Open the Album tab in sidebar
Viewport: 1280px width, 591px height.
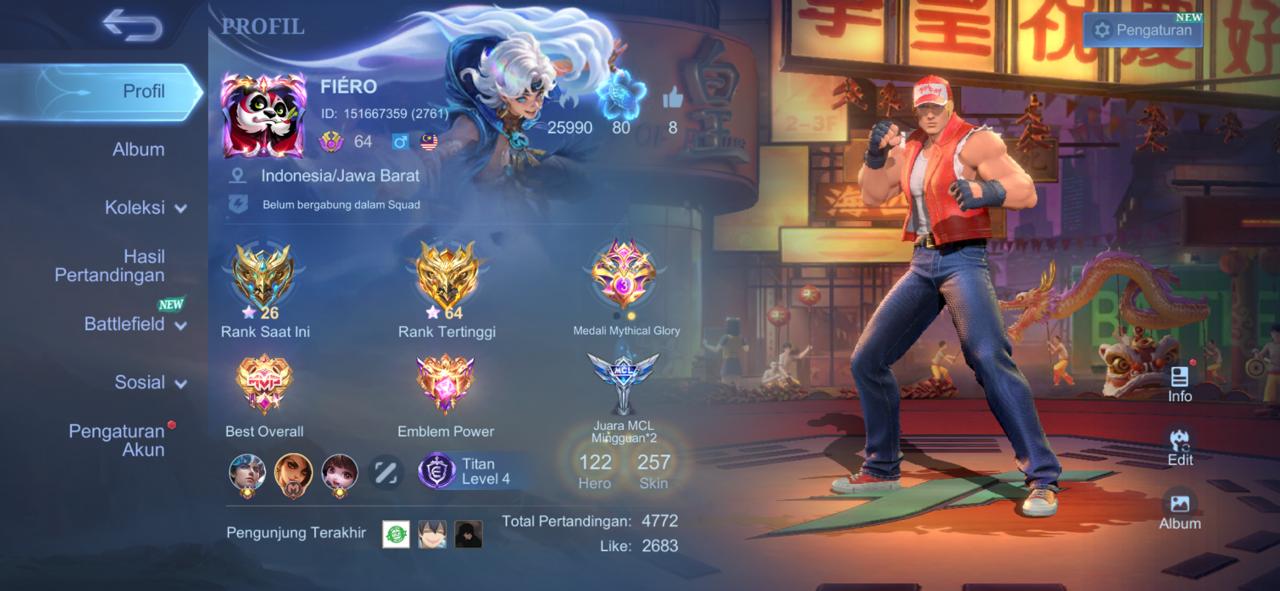tap(138, 149)
